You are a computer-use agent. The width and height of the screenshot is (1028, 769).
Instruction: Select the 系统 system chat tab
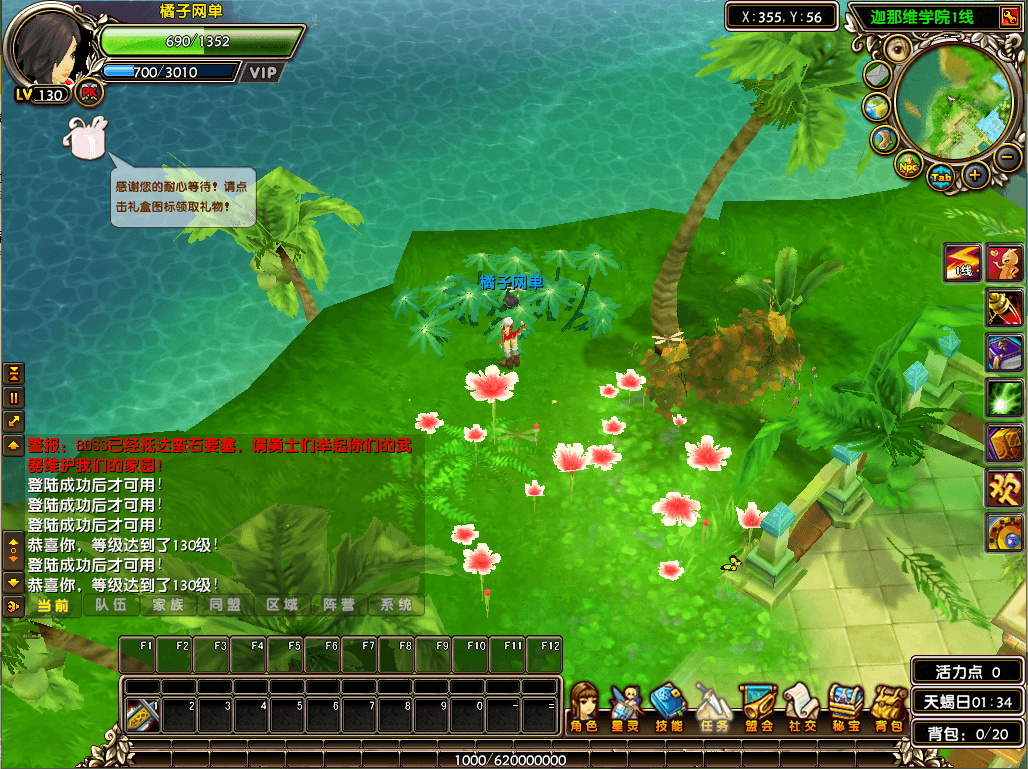[396, 605]
